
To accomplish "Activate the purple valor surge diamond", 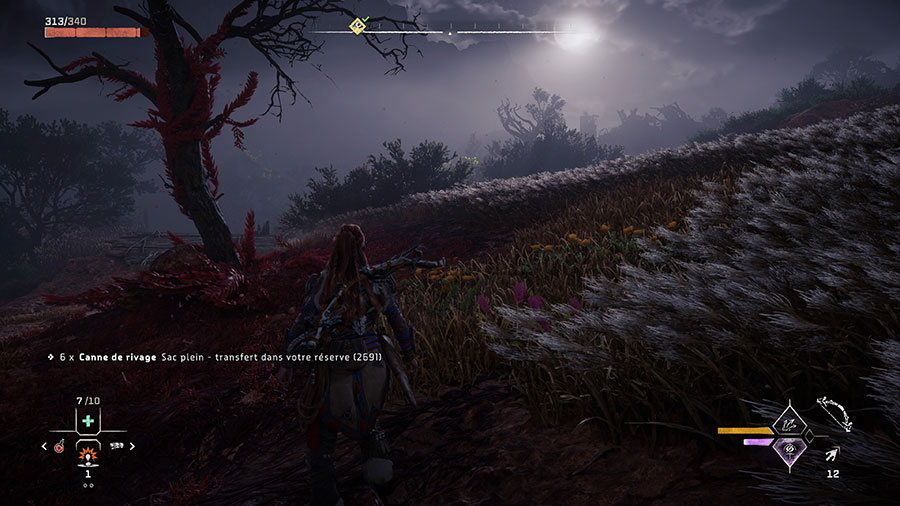I will click(790, 449).
